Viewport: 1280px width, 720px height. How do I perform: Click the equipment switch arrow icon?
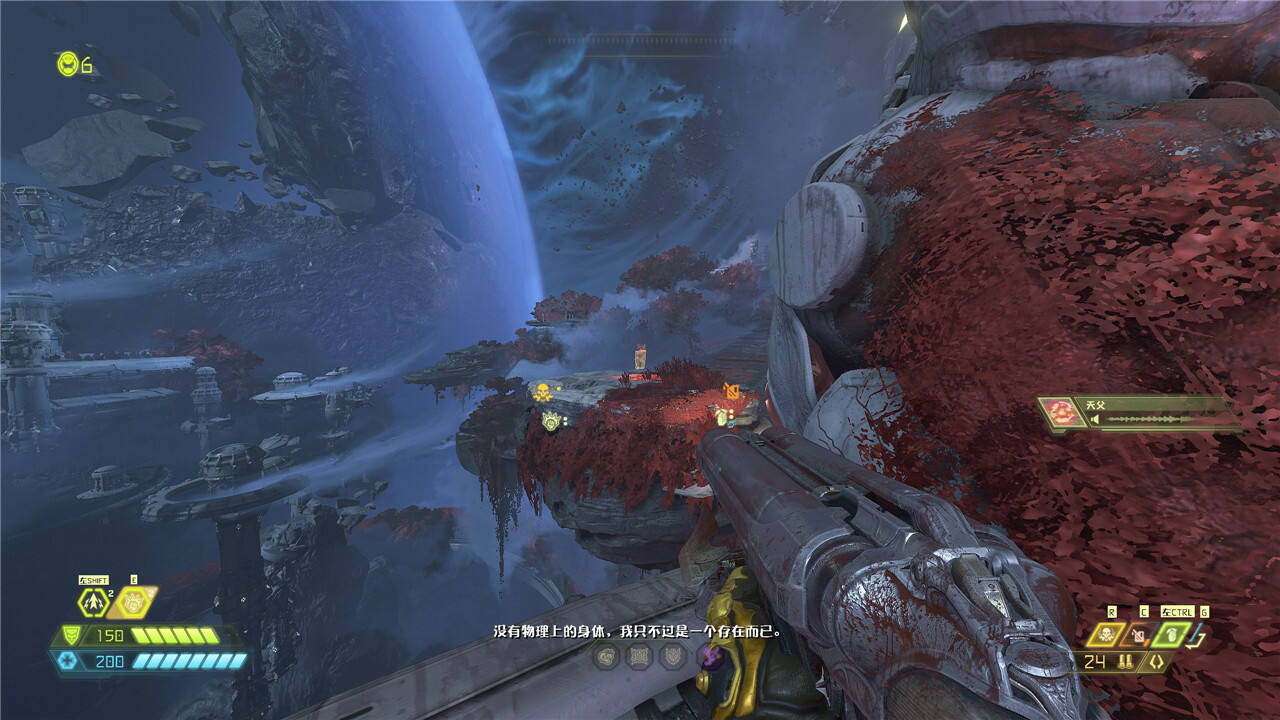tap(1199, 636)
